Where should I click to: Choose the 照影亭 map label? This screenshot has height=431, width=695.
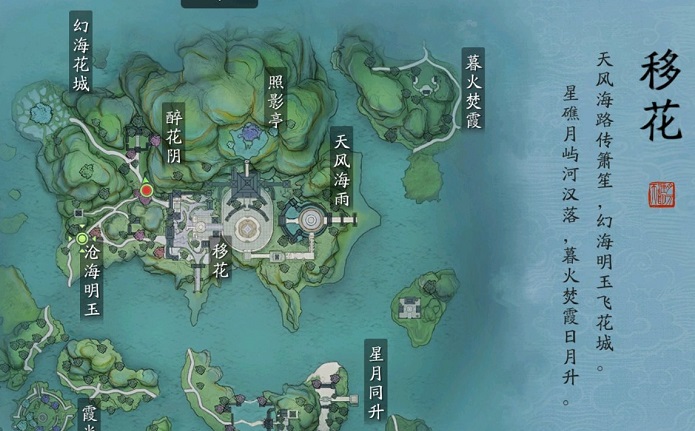(277, 98)
